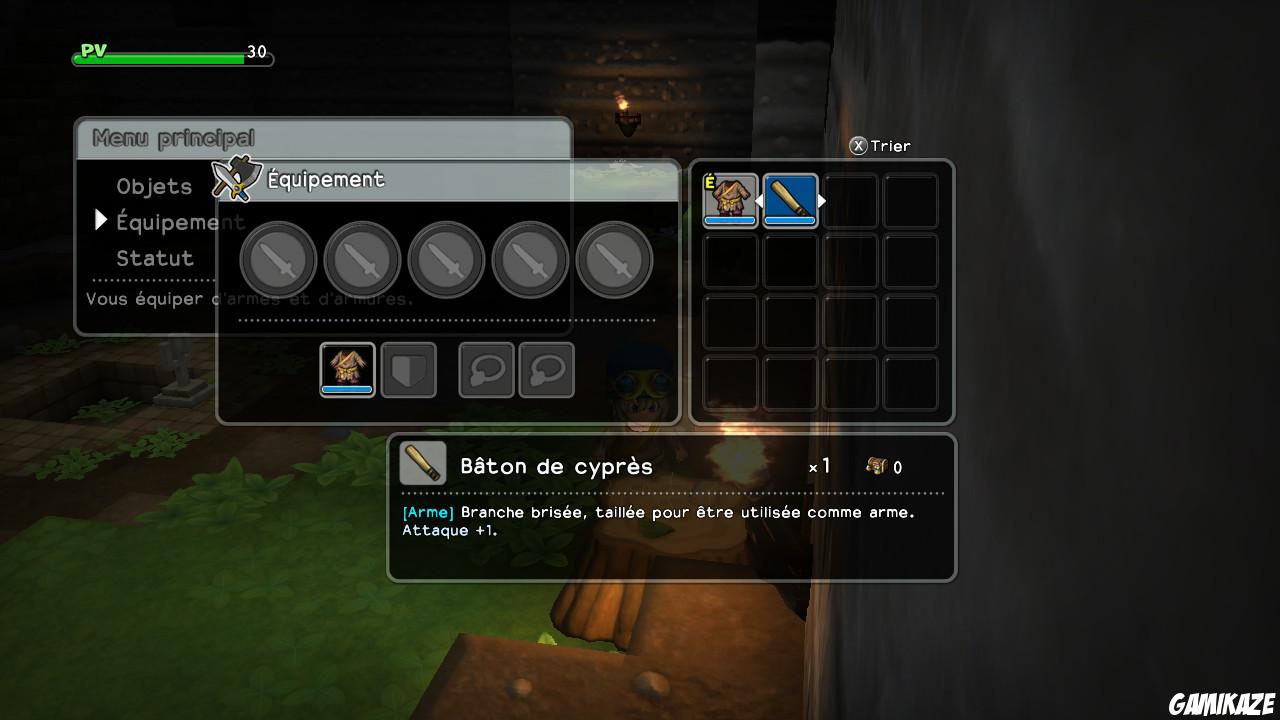
Task: Select the middle sword slot to equip a weapon
Action: pyautogui.click(x=447, y=258)
